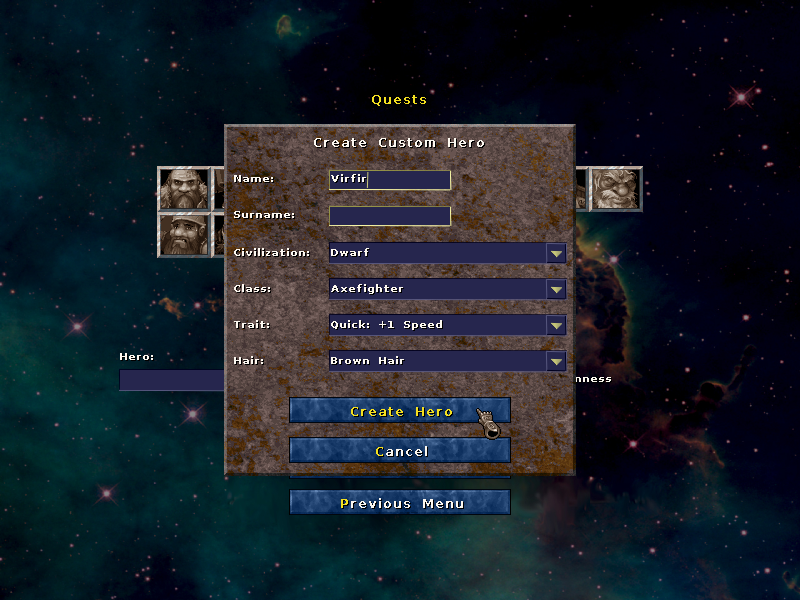Click the Create Hero button
Image resolution: width=800 pixels, height=600 pixels.
(400, 411)
